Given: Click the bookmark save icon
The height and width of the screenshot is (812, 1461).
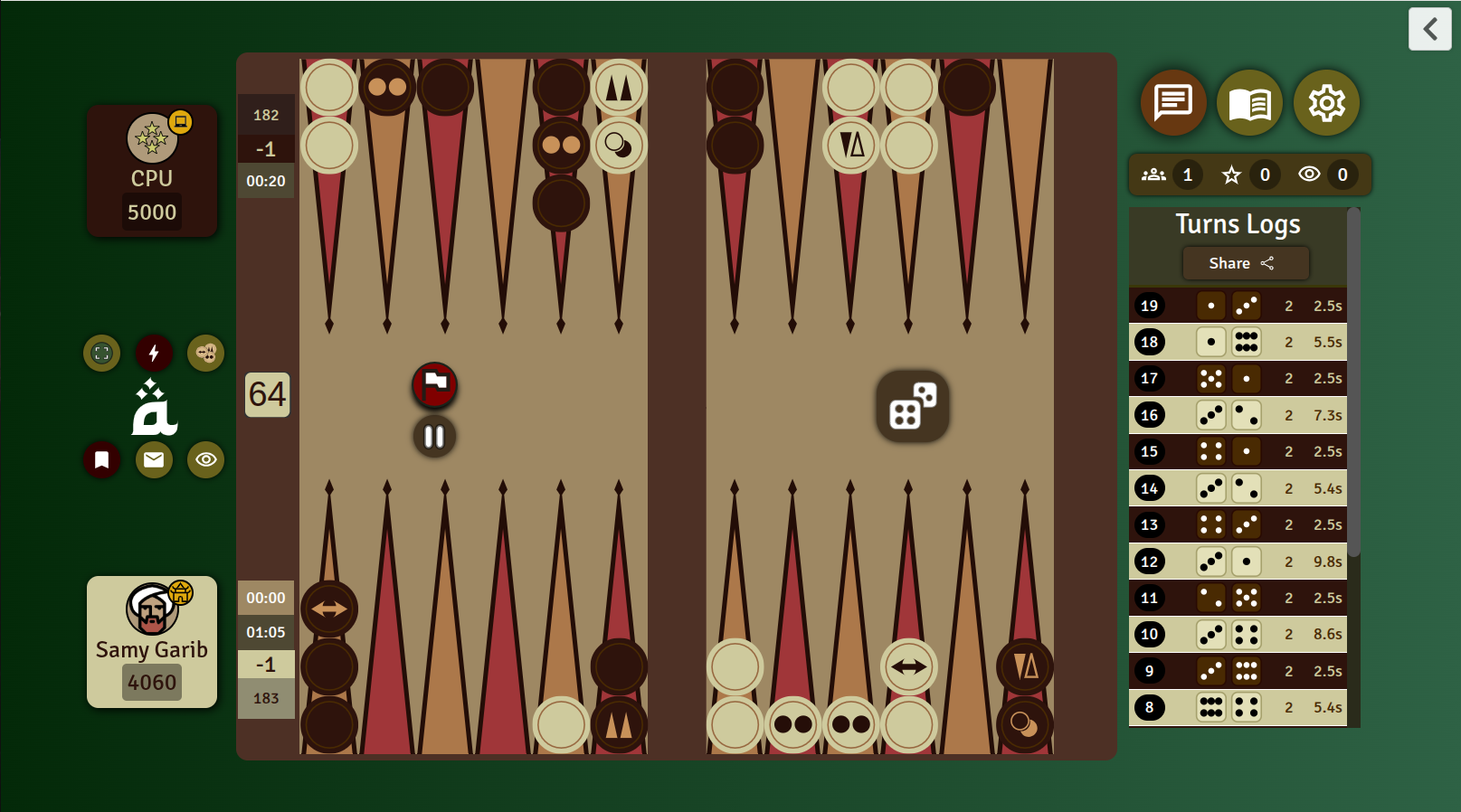Looking at the screenshot, I should point(101,459).
